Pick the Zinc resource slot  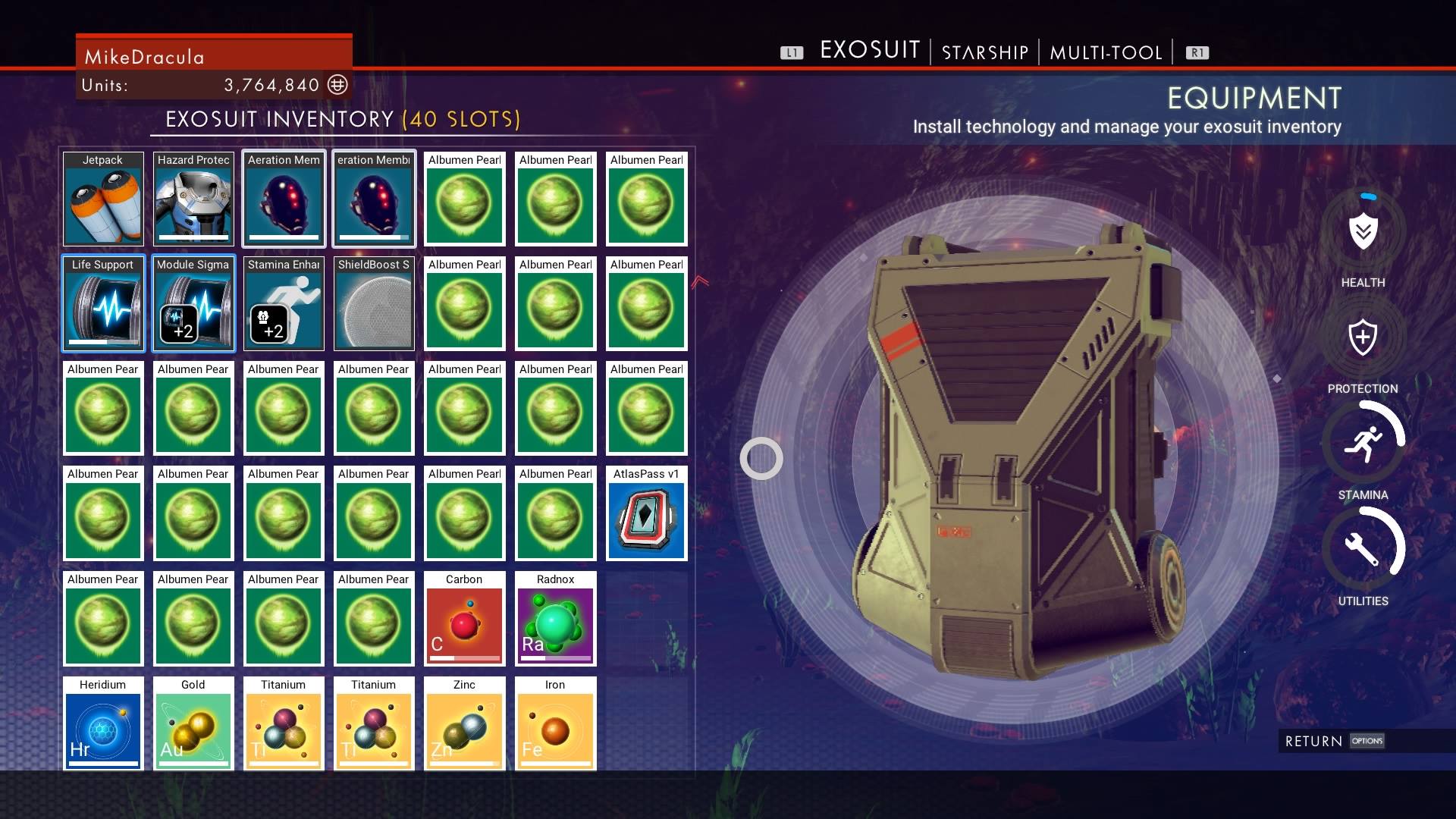coord(464,724)
